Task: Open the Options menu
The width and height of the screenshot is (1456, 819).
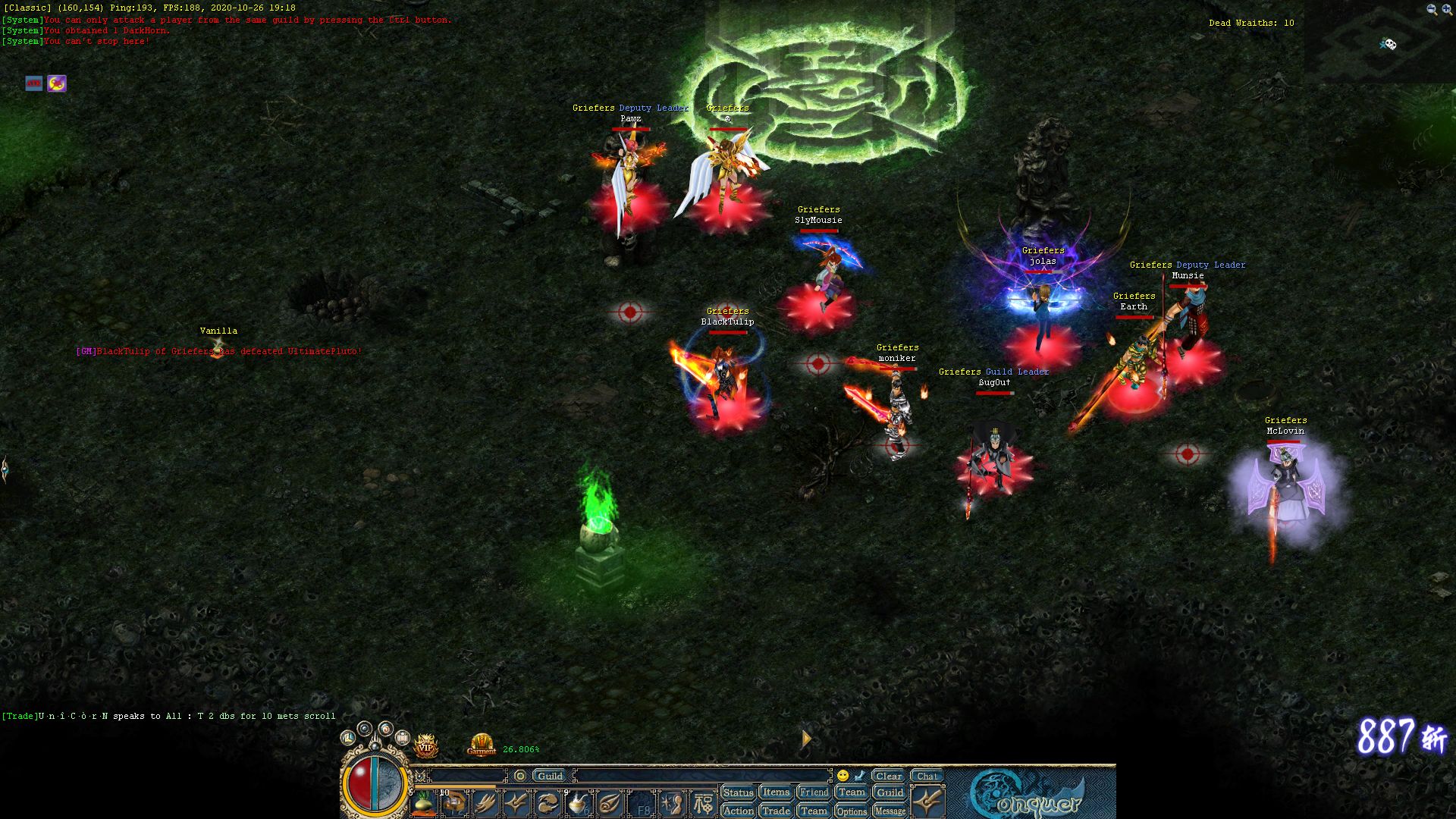Action: tap(852, 811)
